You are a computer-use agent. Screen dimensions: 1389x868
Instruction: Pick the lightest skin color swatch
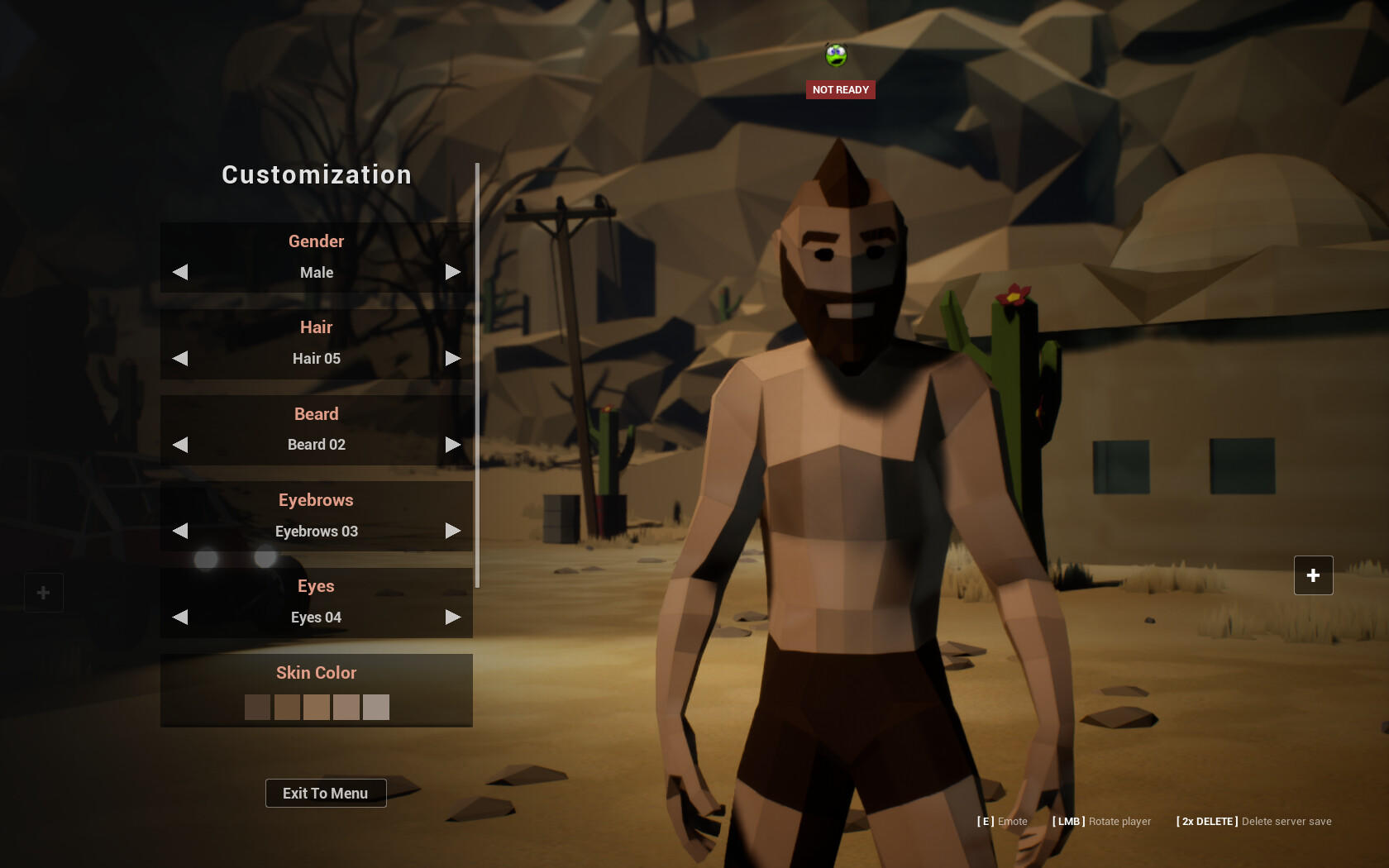pyautogui.click(x=376, y=707)
